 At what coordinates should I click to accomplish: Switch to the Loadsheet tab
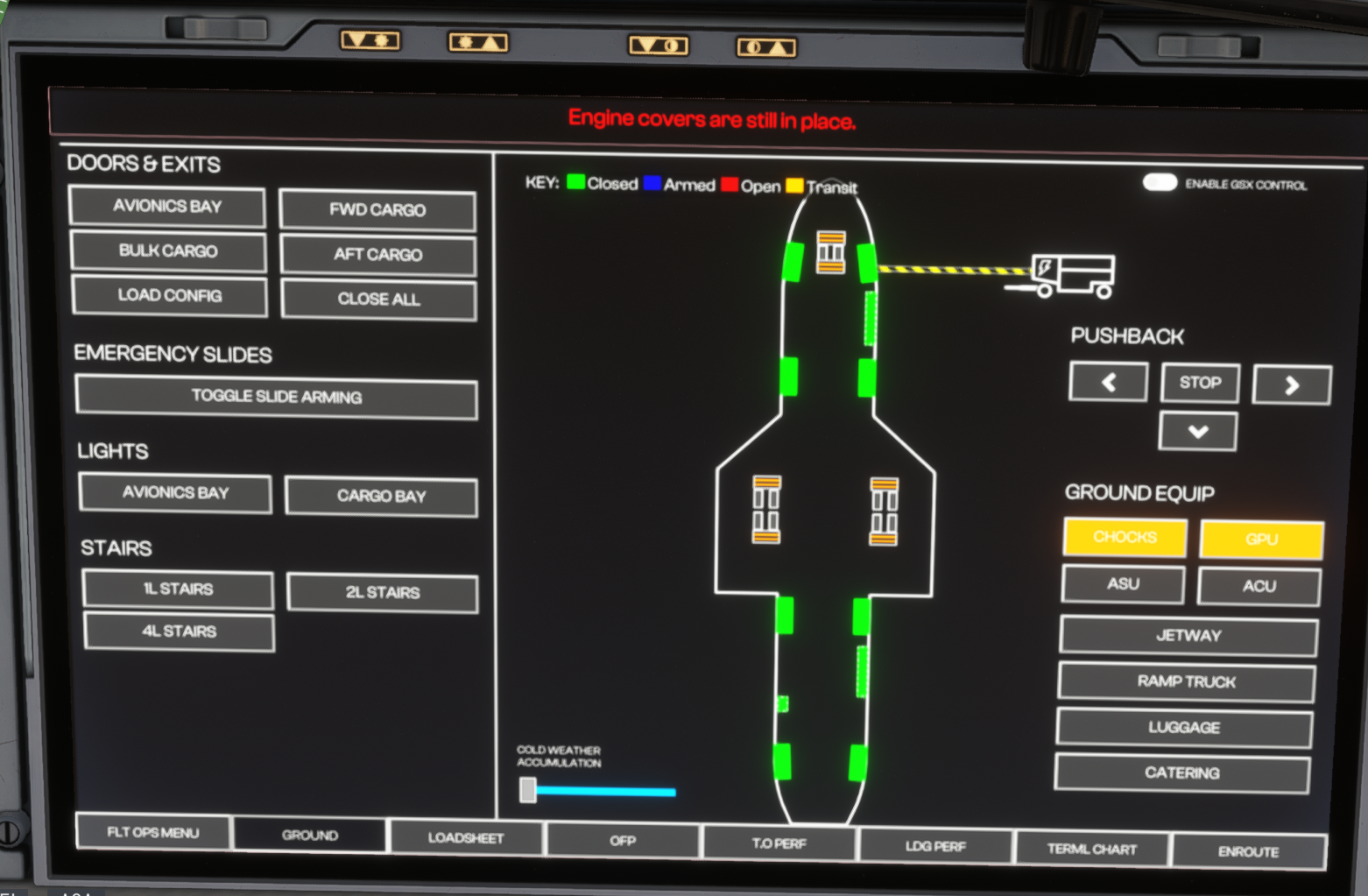point(466,838)
